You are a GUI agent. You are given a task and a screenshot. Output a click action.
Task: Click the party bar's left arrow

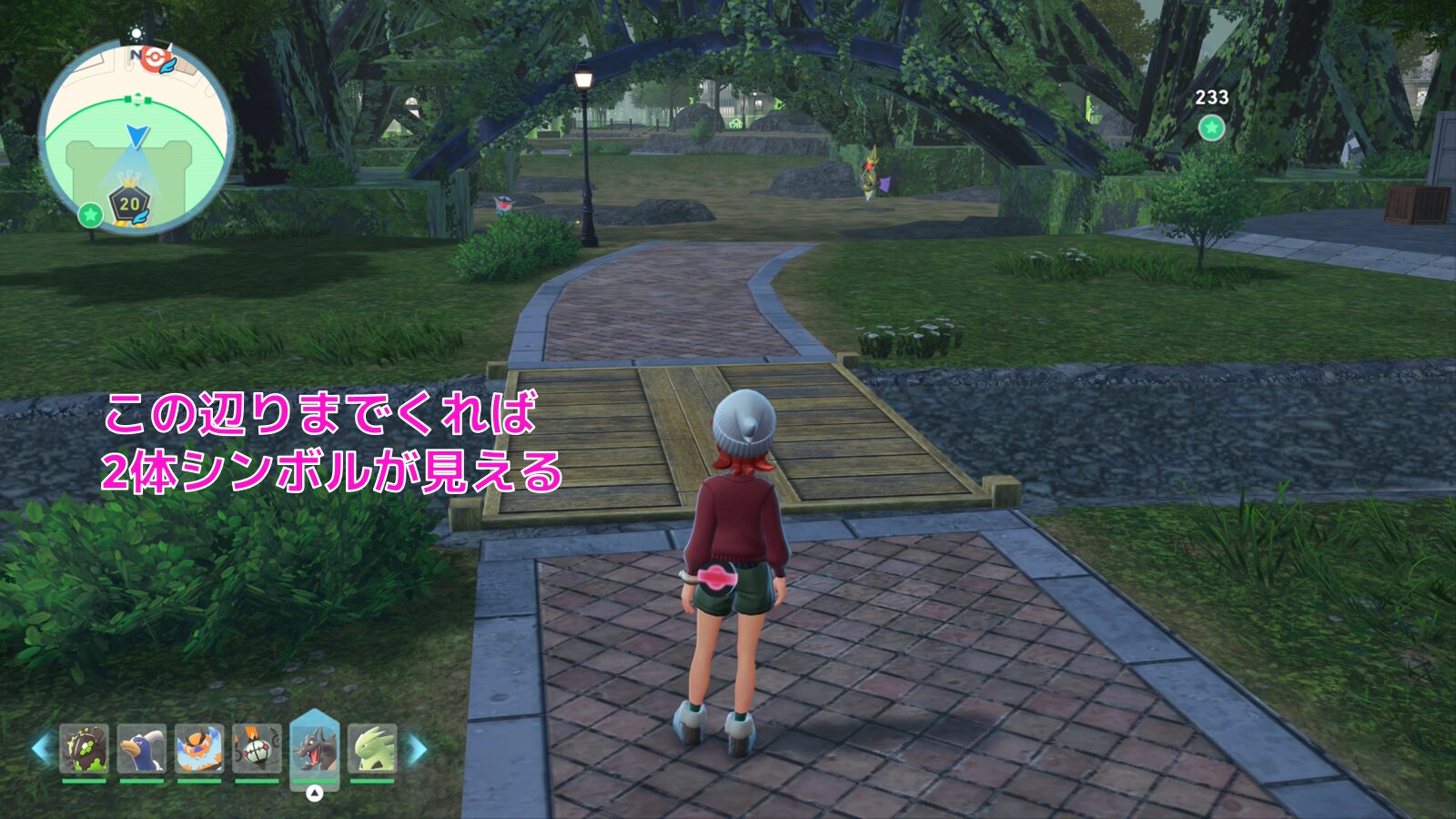click(x=41, y=748)
